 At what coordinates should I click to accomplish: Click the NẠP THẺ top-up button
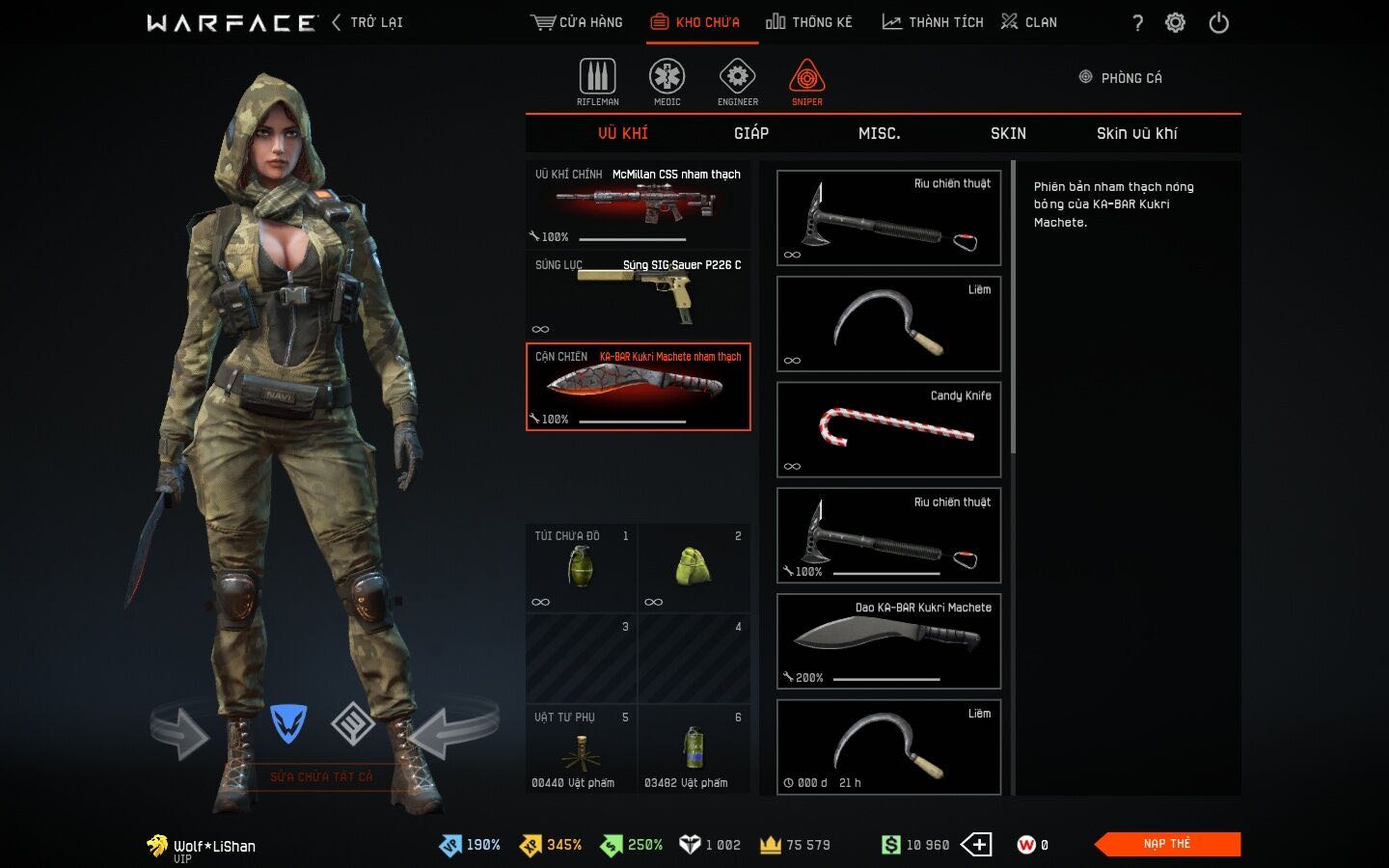pyautogui.click(x=1168, y=844)
